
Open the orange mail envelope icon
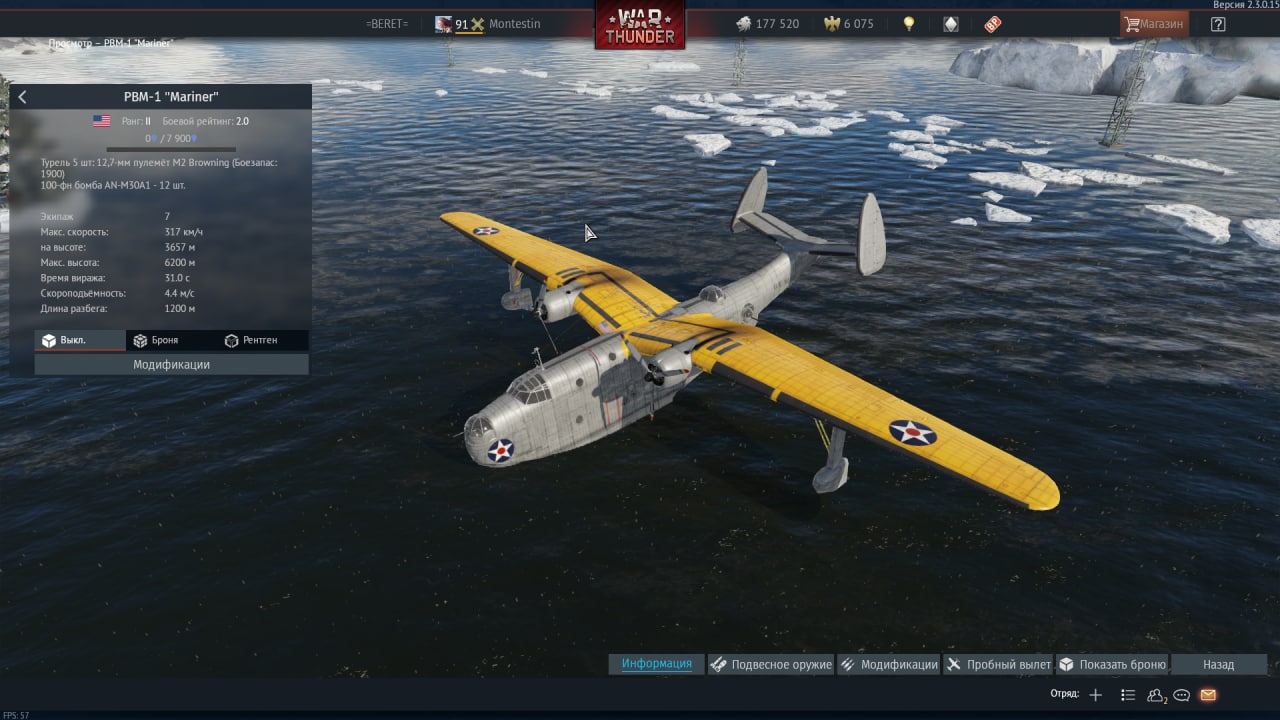pos(1208,695)
